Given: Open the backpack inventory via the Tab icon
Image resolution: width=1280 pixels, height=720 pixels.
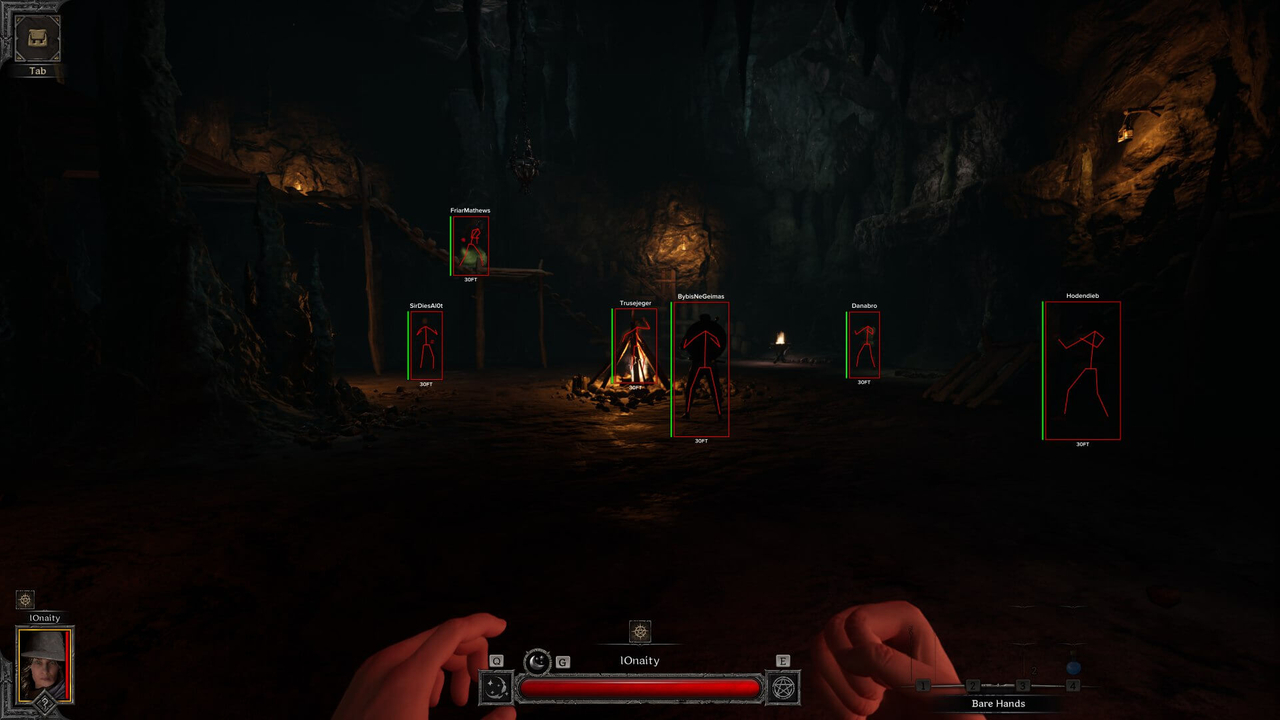Looking at the screenshot, I should point(35,38).
